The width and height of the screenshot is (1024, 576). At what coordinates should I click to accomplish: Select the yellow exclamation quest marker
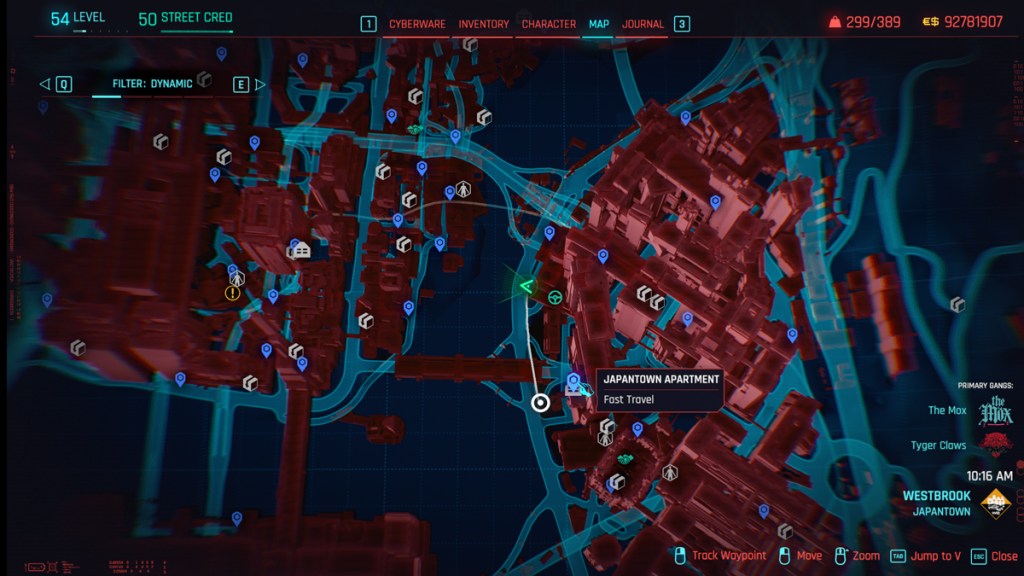point(233,293)
